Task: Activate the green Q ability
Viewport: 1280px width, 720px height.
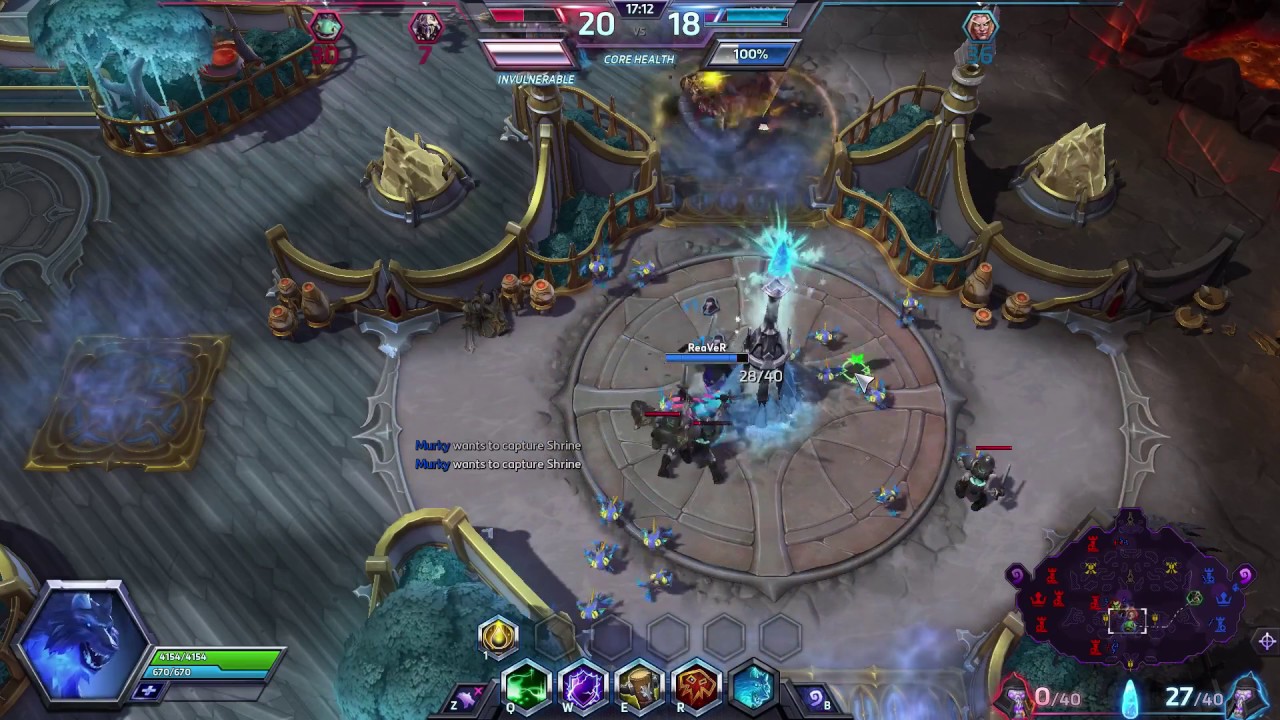Action: [x=527, y=686]
